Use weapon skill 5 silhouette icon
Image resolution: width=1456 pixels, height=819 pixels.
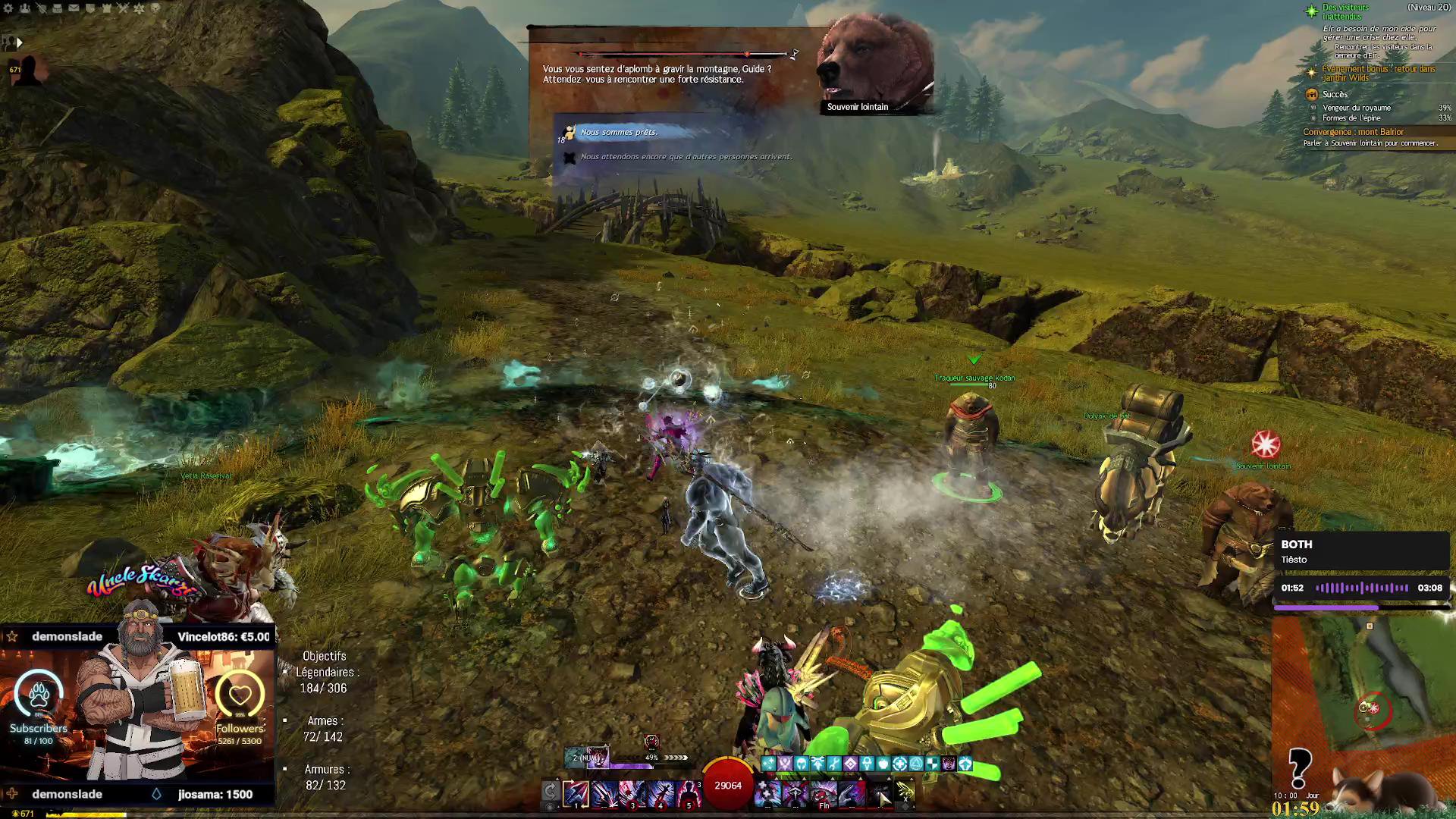click(689, 794)
